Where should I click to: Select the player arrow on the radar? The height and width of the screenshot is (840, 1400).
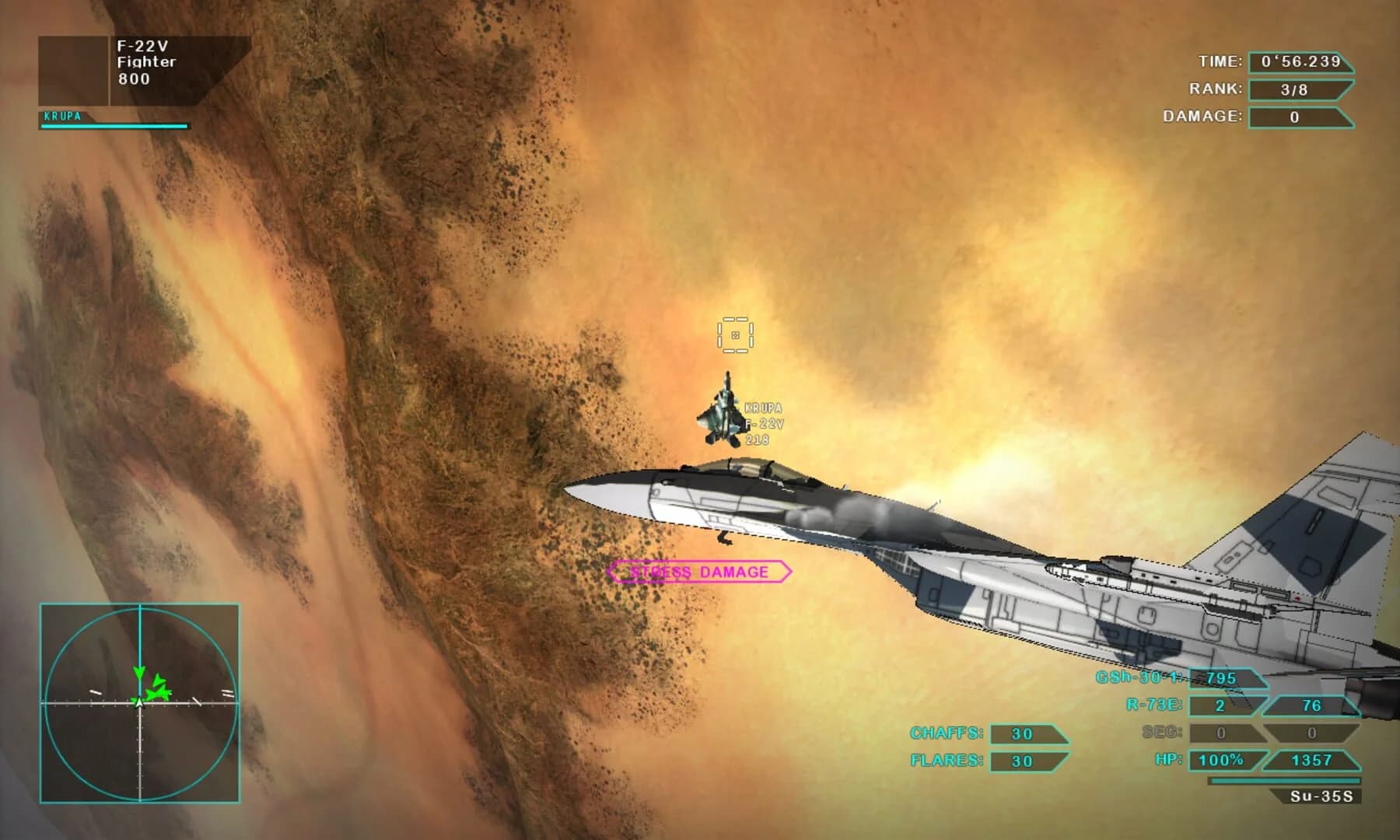pyautogui.click(x=138, y=704)
